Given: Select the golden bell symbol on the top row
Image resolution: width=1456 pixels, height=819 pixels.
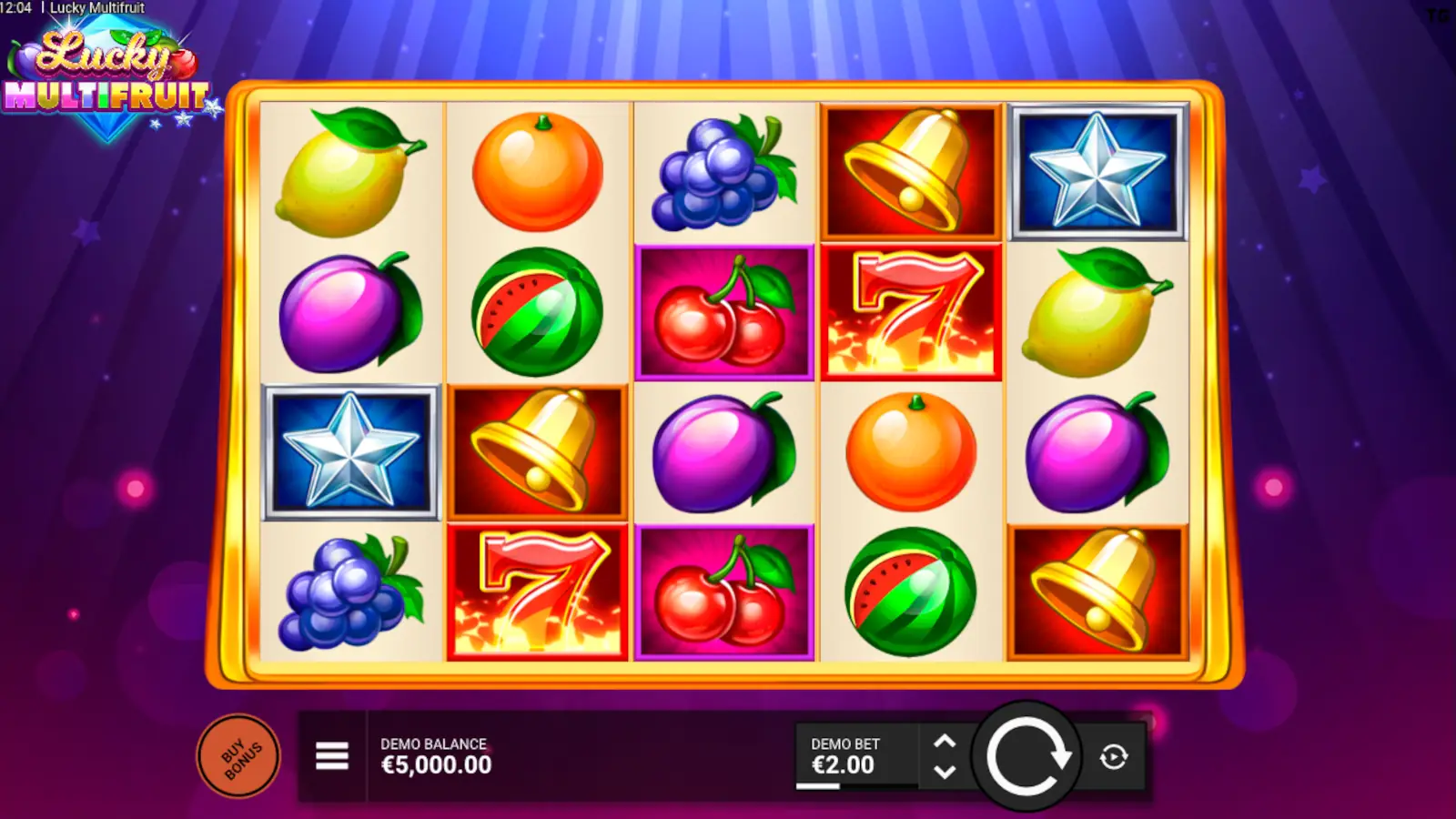Looking at the screenshot, I should (910, 168).
